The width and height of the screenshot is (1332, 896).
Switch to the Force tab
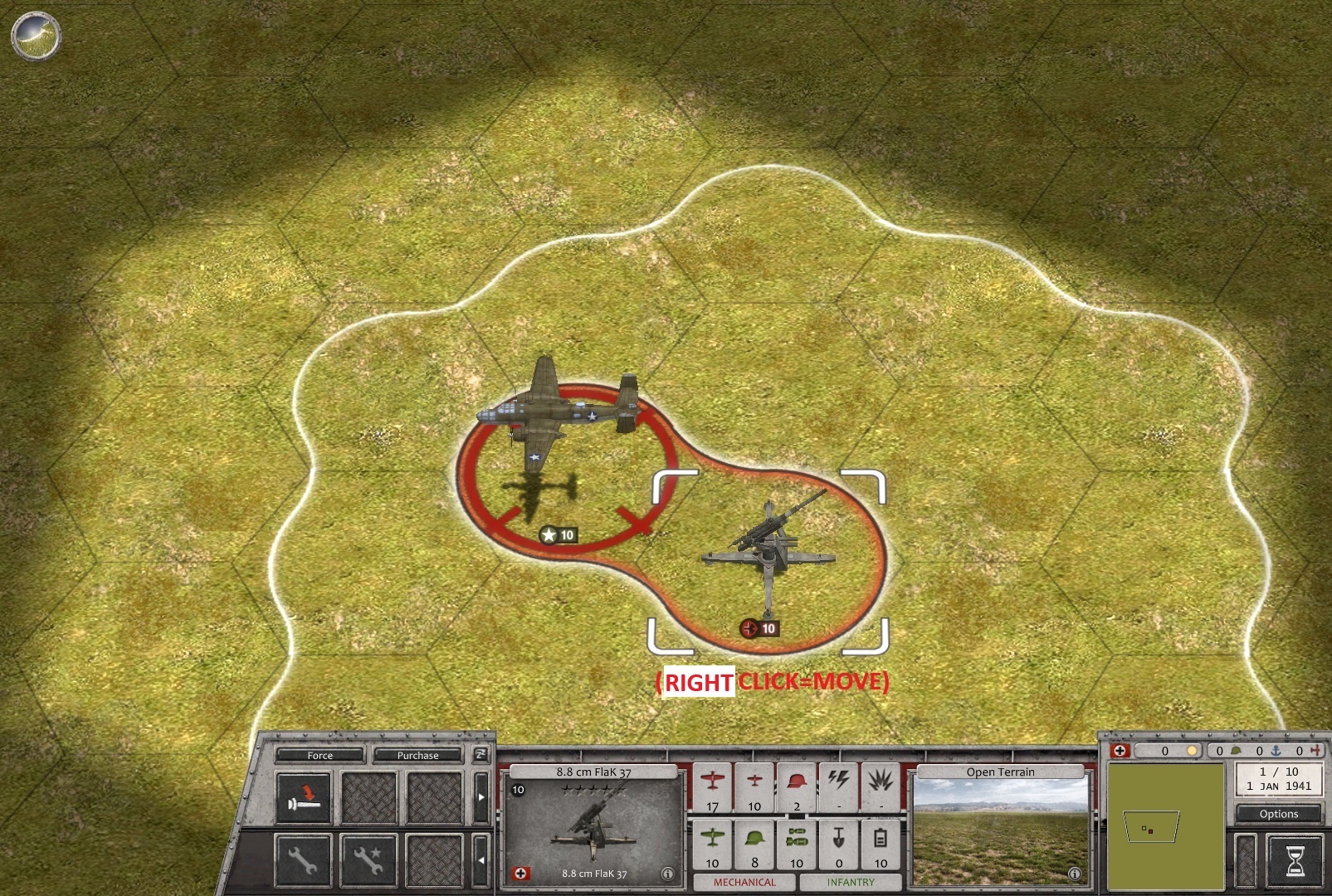320,756
